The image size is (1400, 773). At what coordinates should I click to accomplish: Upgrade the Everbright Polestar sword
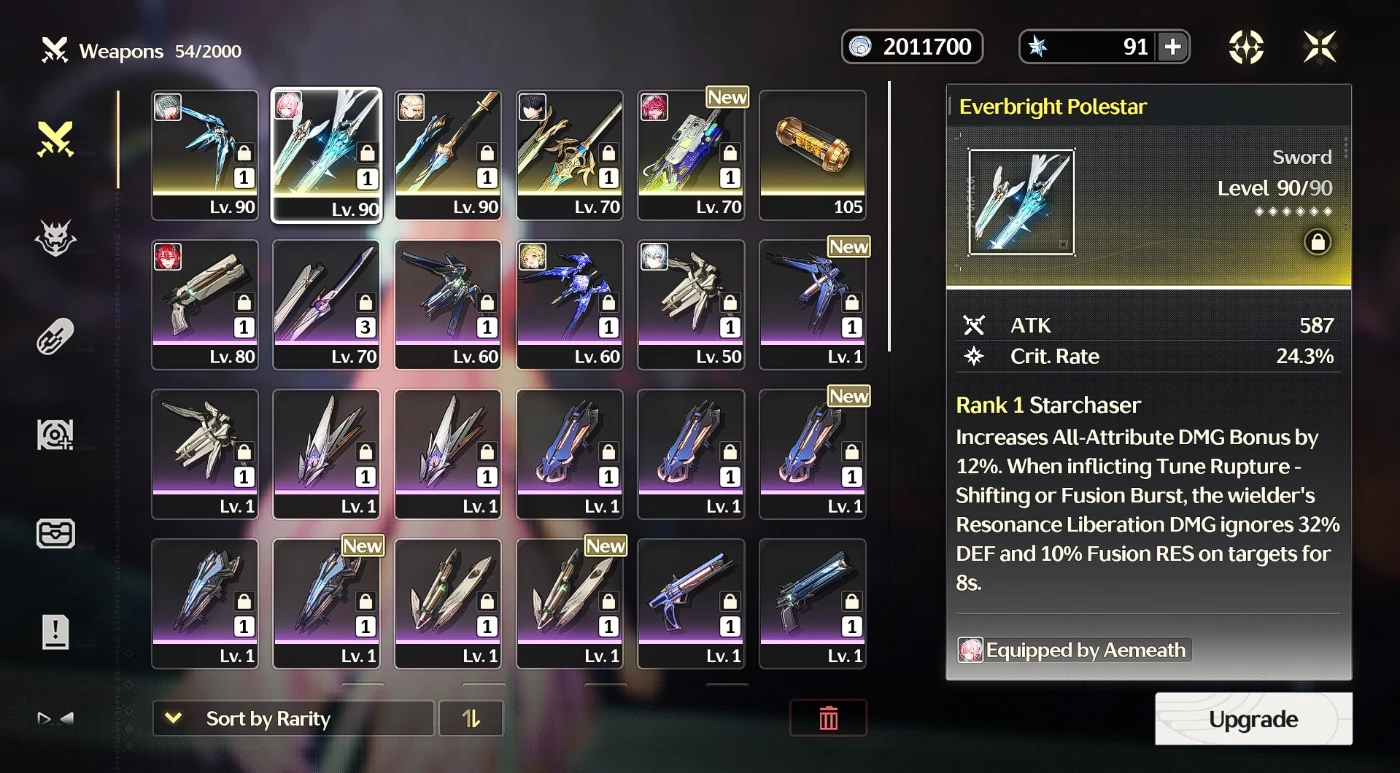point(1253,719)
